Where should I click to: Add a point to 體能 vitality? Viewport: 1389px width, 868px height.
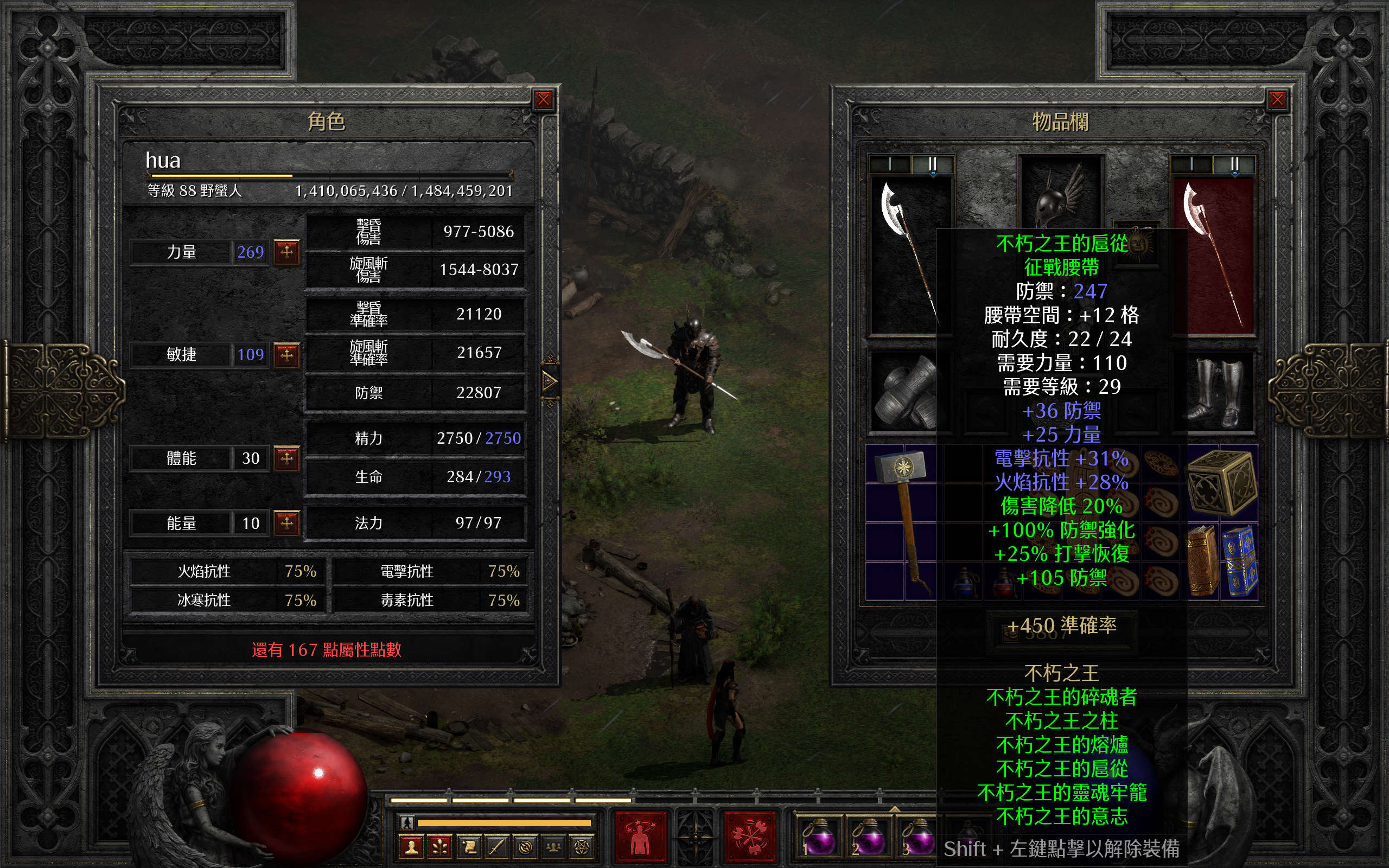click(286, 458)
